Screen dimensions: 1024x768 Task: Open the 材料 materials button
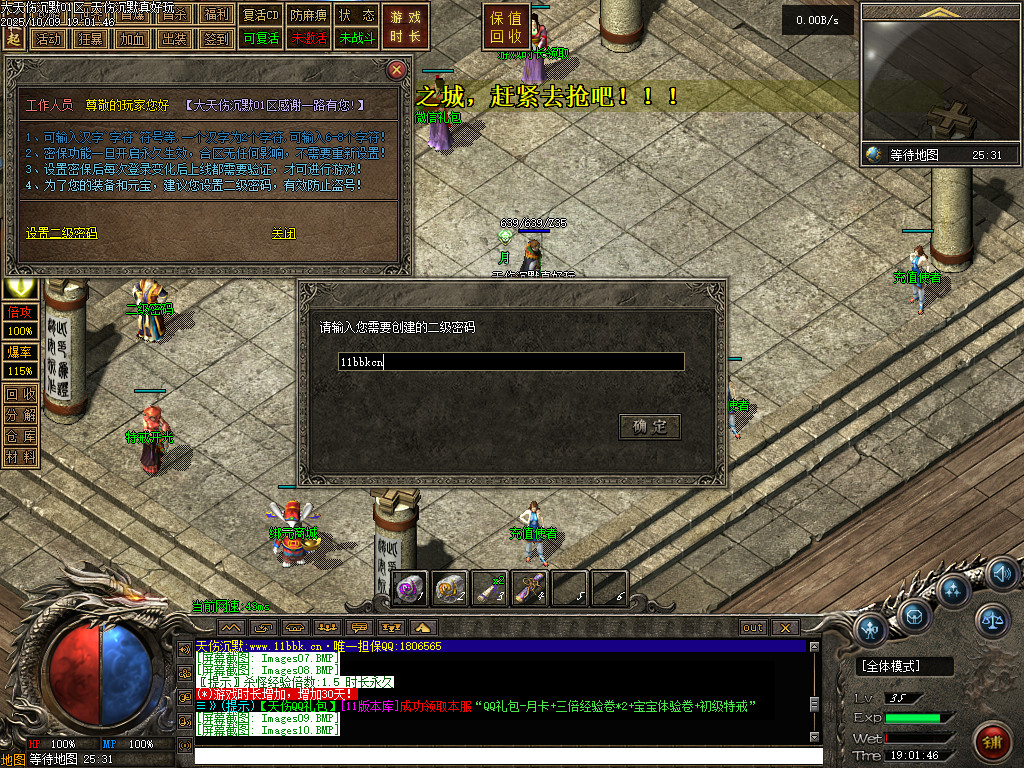pyautogui.click(x=20, y=457)
